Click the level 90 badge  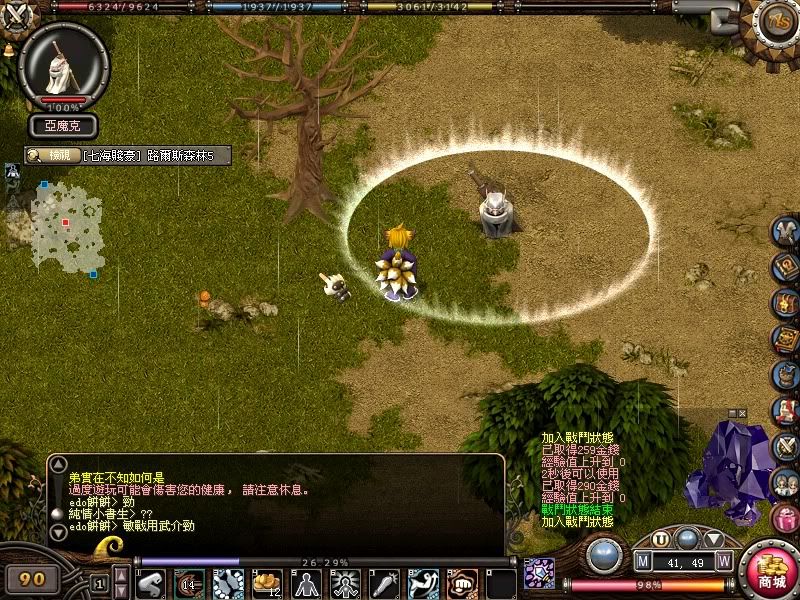(33, 579)
